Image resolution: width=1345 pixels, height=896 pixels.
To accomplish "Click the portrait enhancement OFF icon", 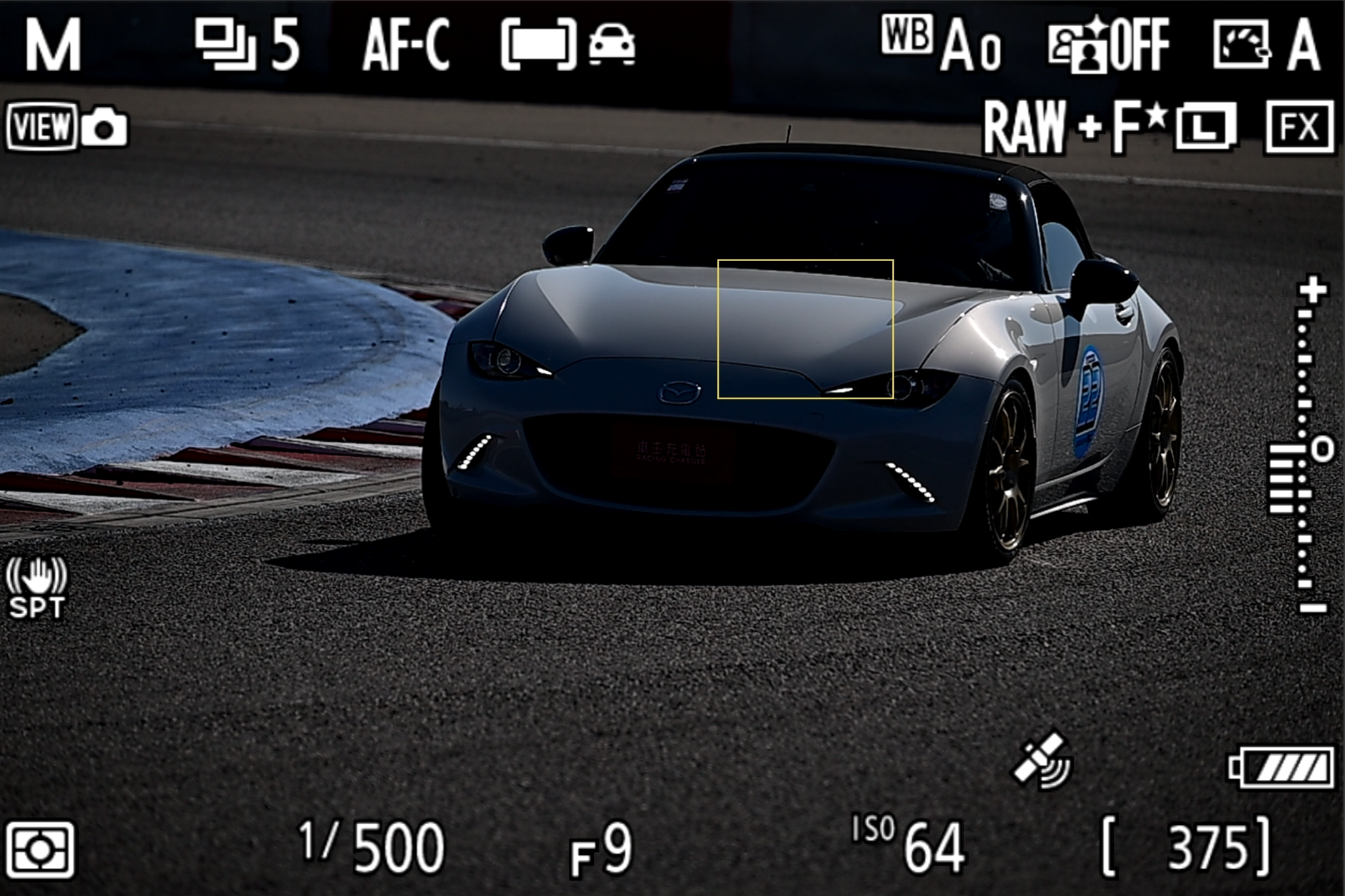I will point(1109,44).
